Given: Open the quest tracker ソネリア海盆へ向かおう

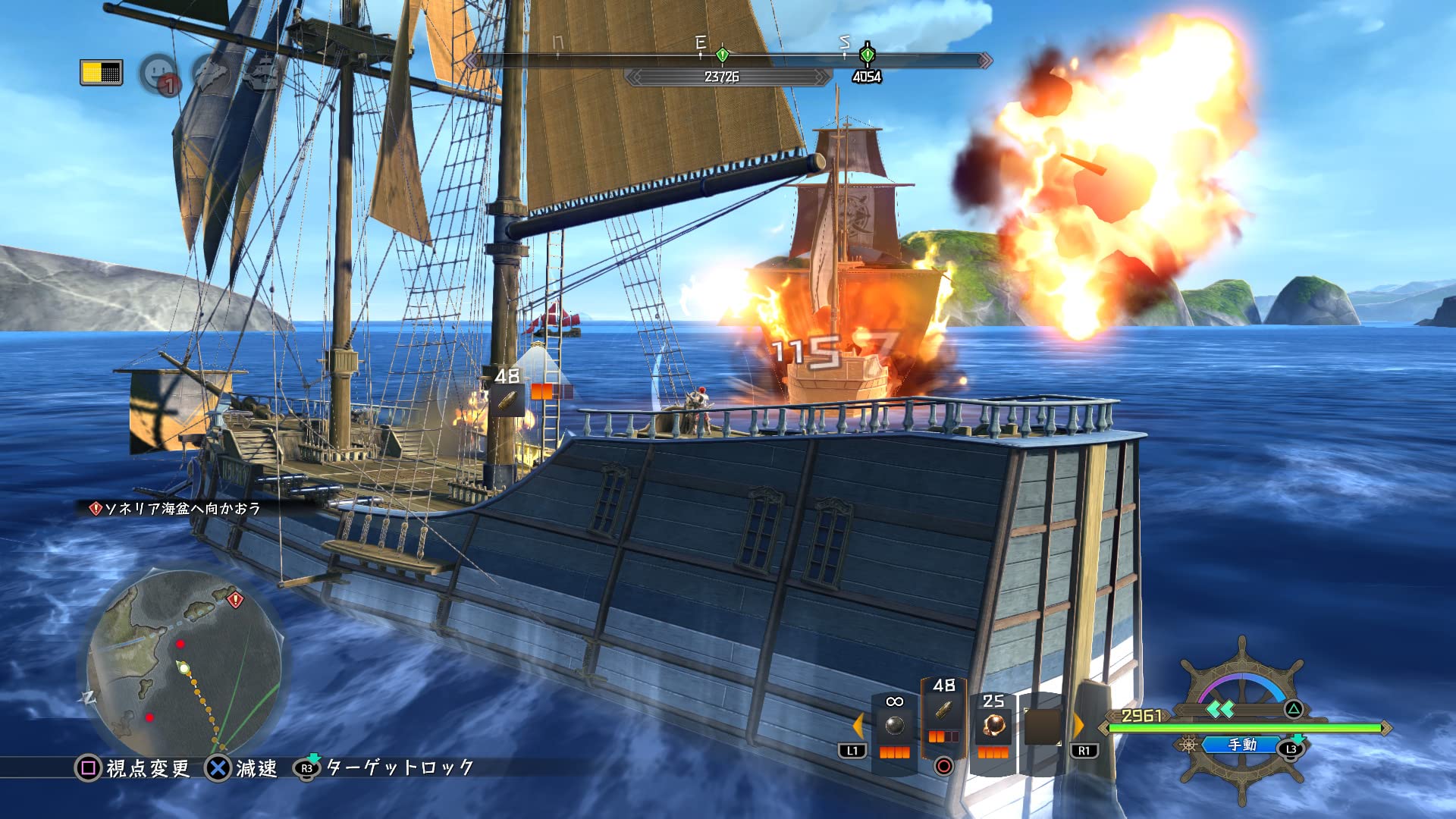Looking at the screenshot, I should 176,508.
